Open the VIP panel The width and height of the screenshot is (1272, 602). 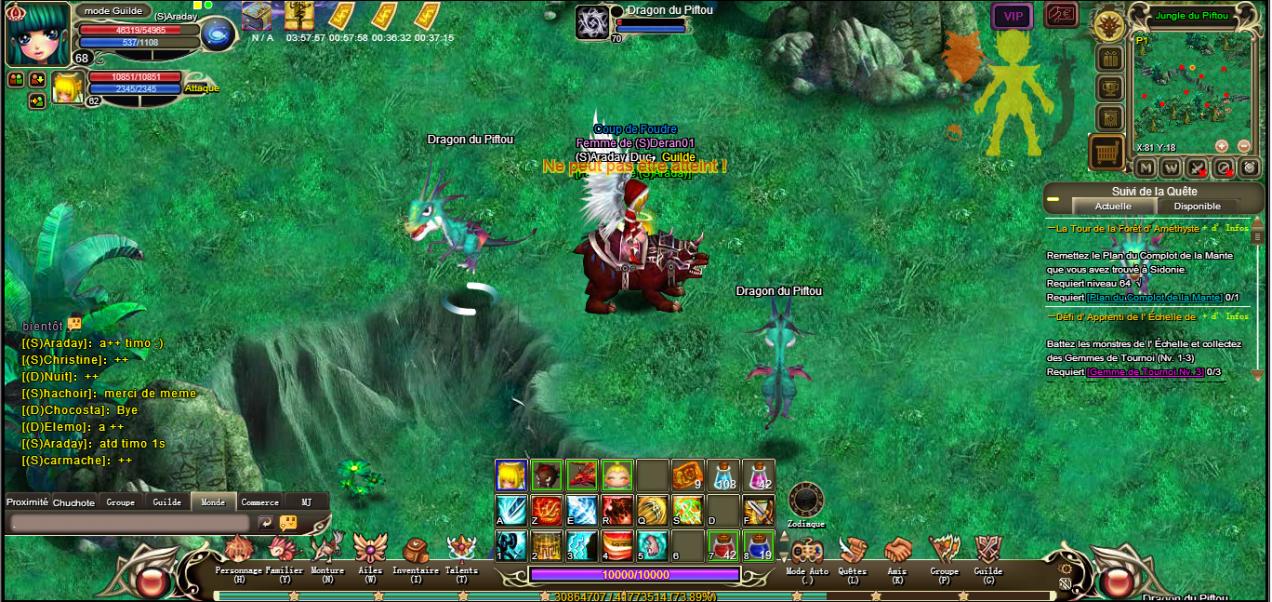pyautogui.click(x=1012, y=16)
